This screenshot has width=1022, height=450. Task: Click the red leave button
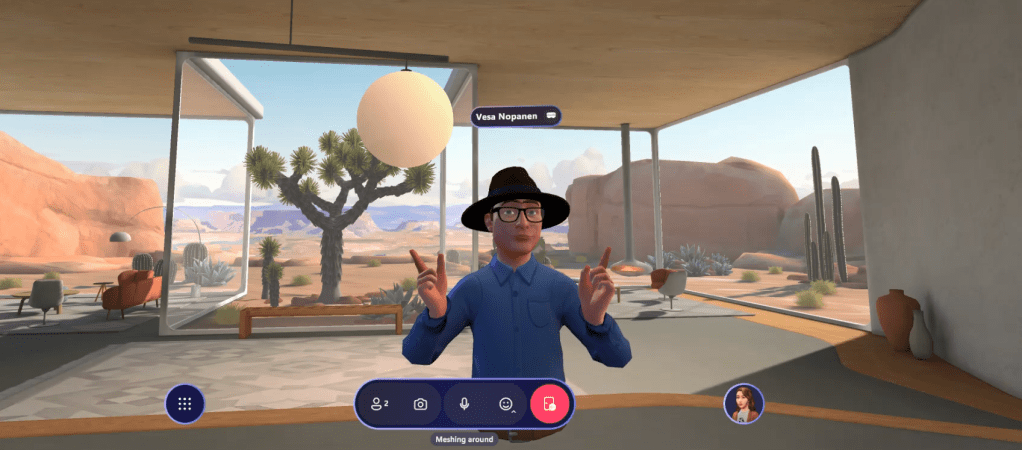click(549, 404)
